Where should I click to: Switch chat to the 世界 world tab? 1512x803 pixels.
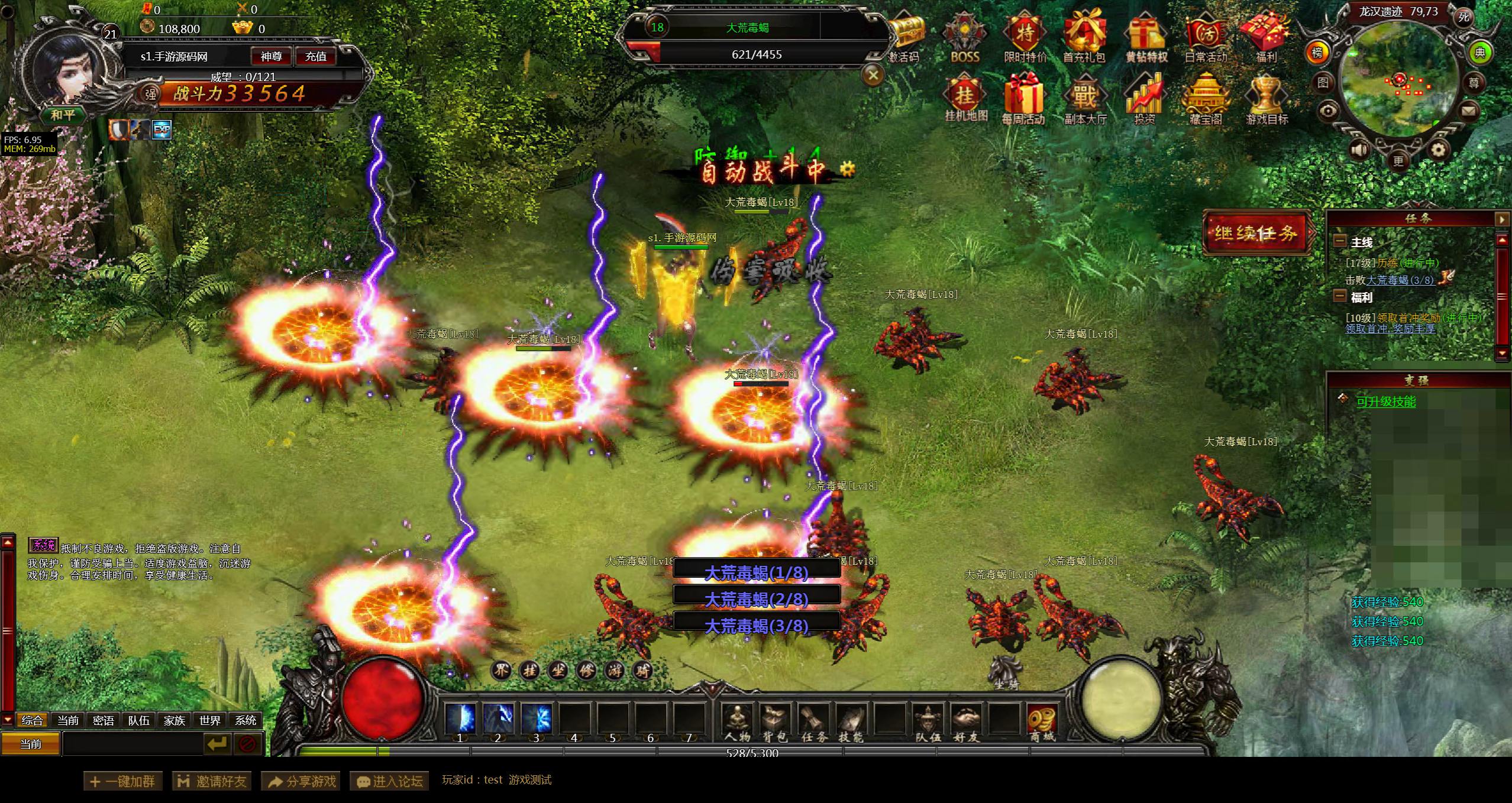click(x=210, y=720)
